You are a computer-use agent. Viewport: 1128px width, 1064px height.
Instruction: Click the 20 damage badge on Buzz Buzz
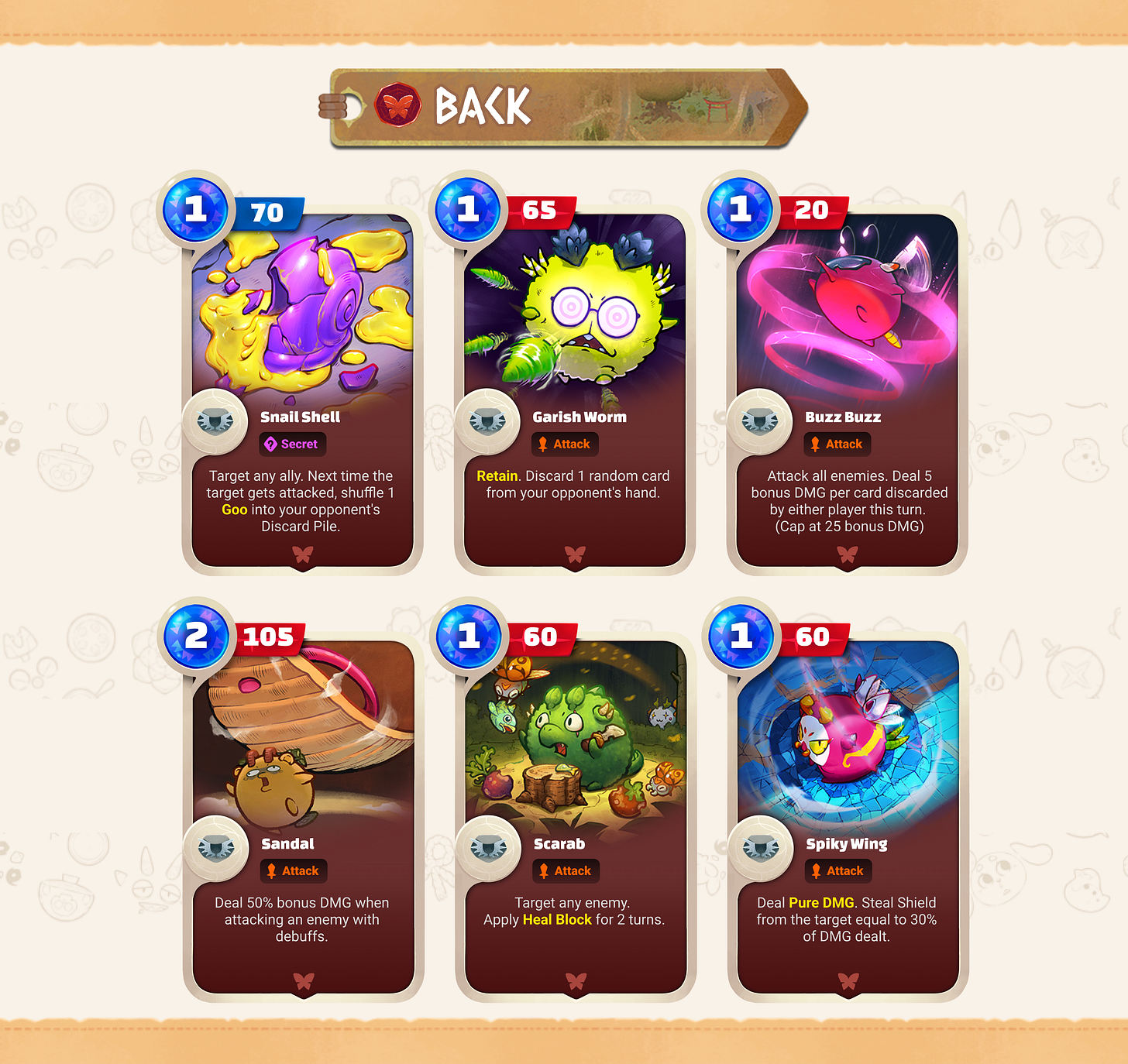[x=813, y=212]
